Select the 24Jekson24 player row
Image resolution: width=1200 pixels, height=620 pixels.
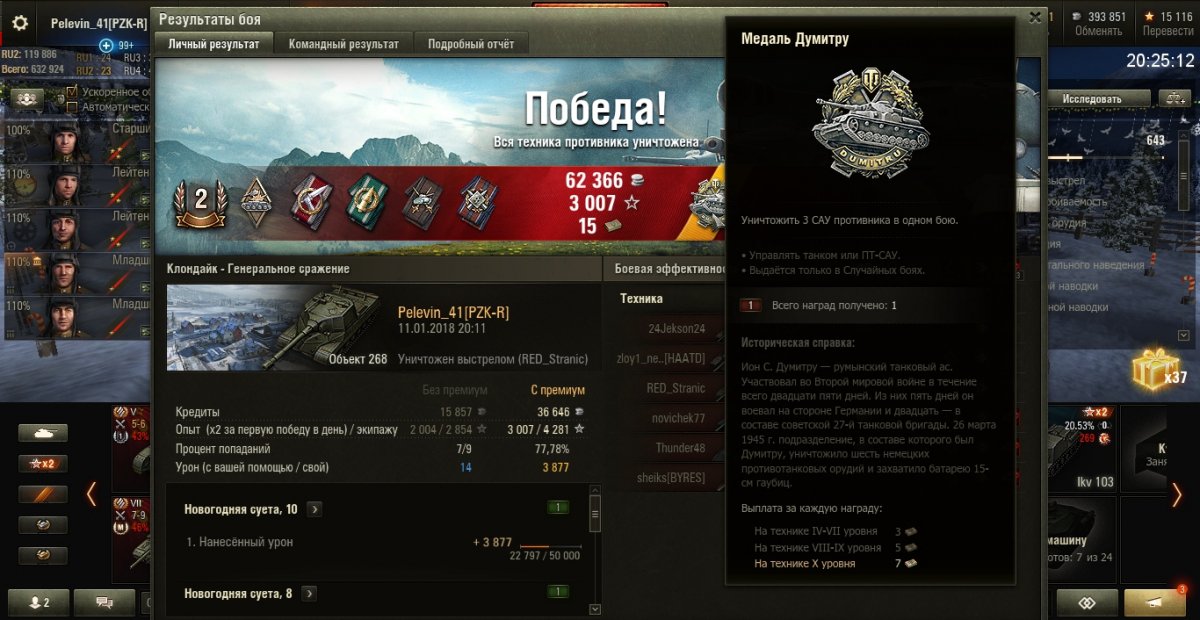(676, 328)
